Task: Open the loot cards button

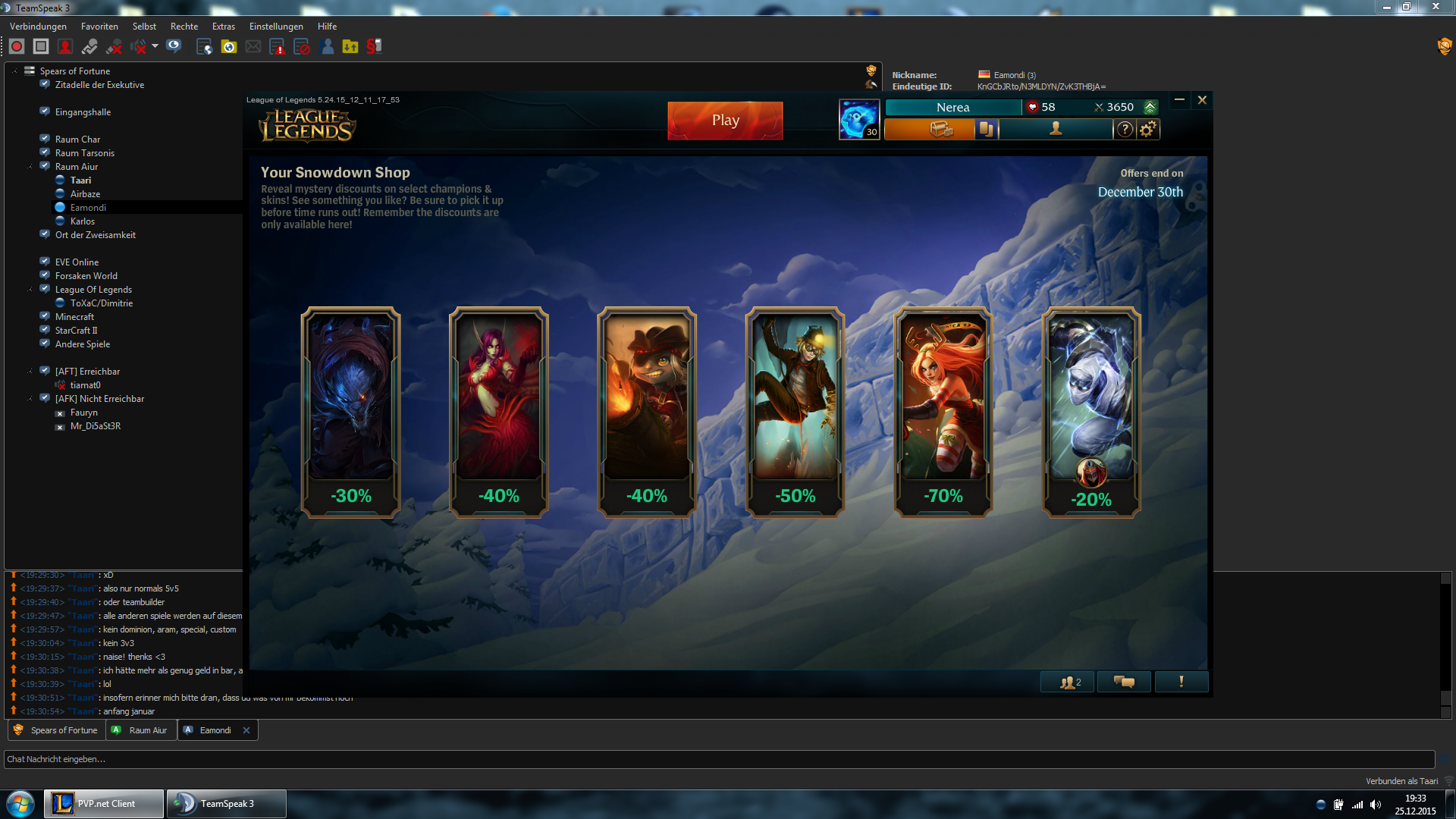Action: (986, 130)
